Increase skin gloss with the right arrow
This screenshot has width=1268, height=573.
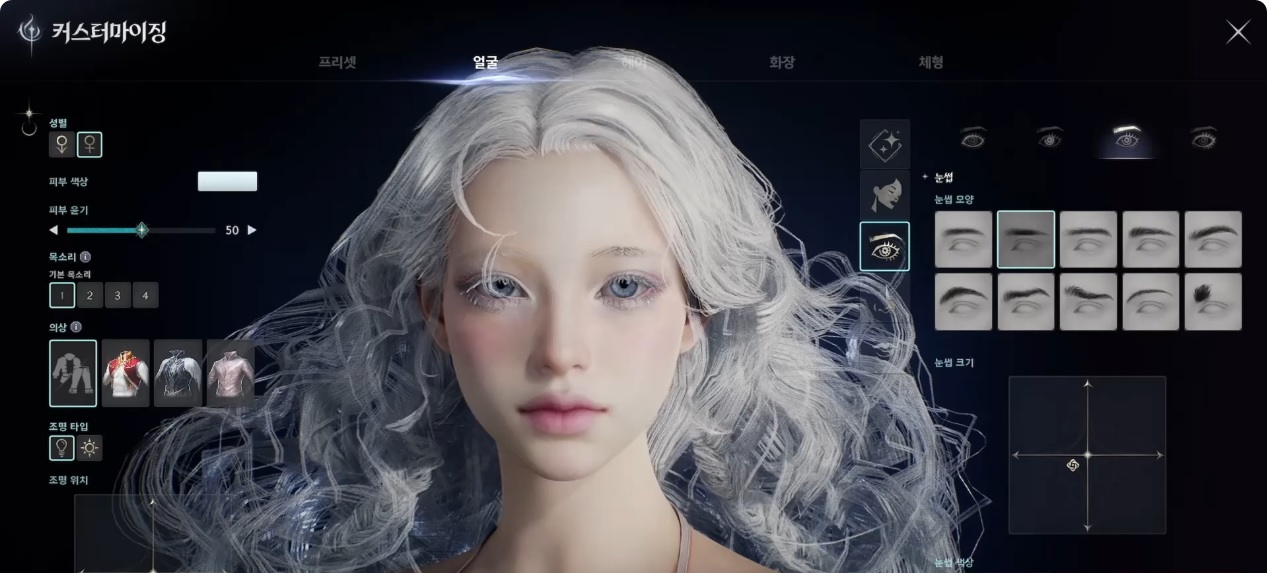click(x=252, y=230)
